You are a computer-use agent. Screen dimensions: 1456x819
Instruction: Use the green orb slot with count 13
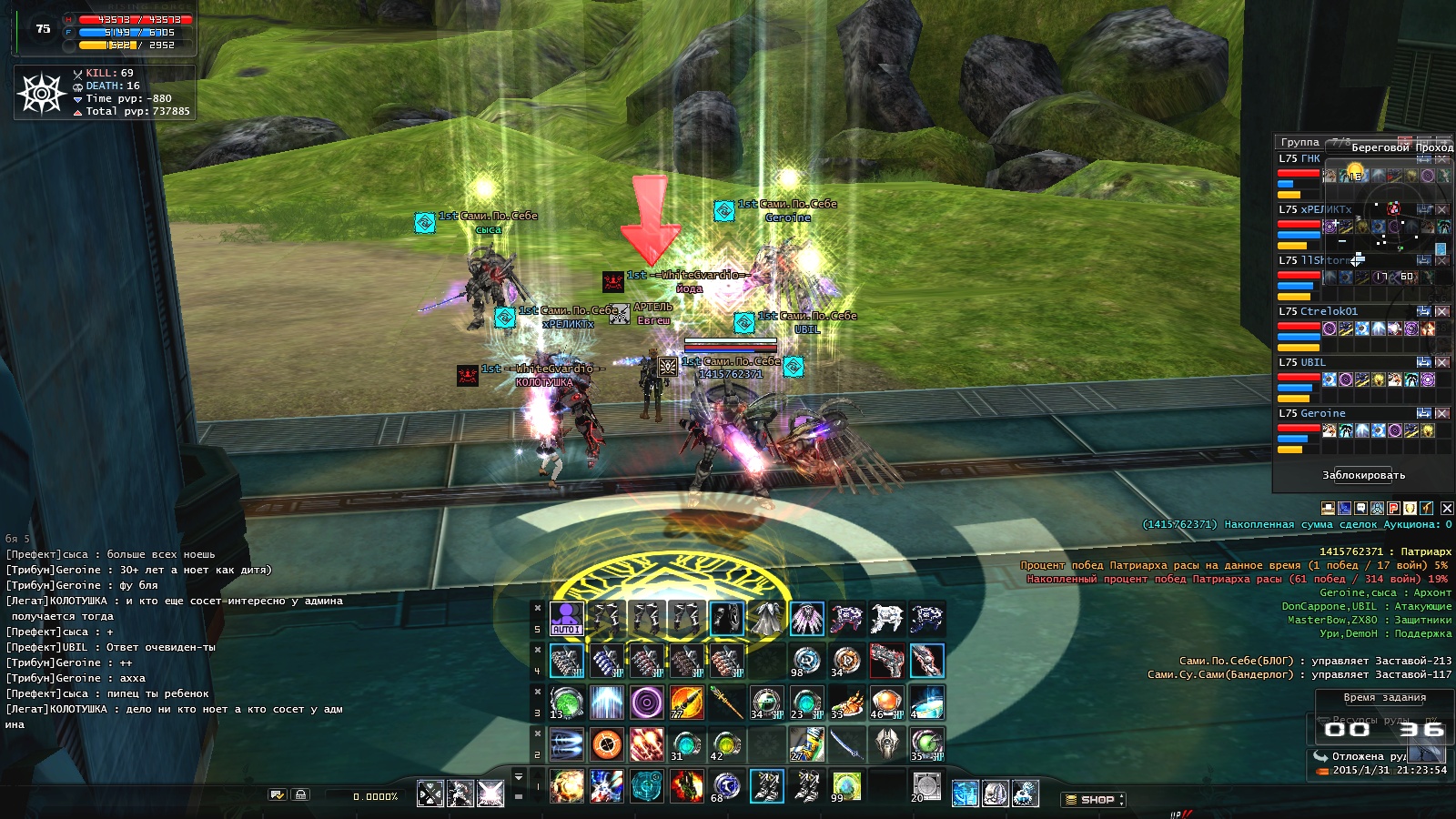(x=567, y=703)
